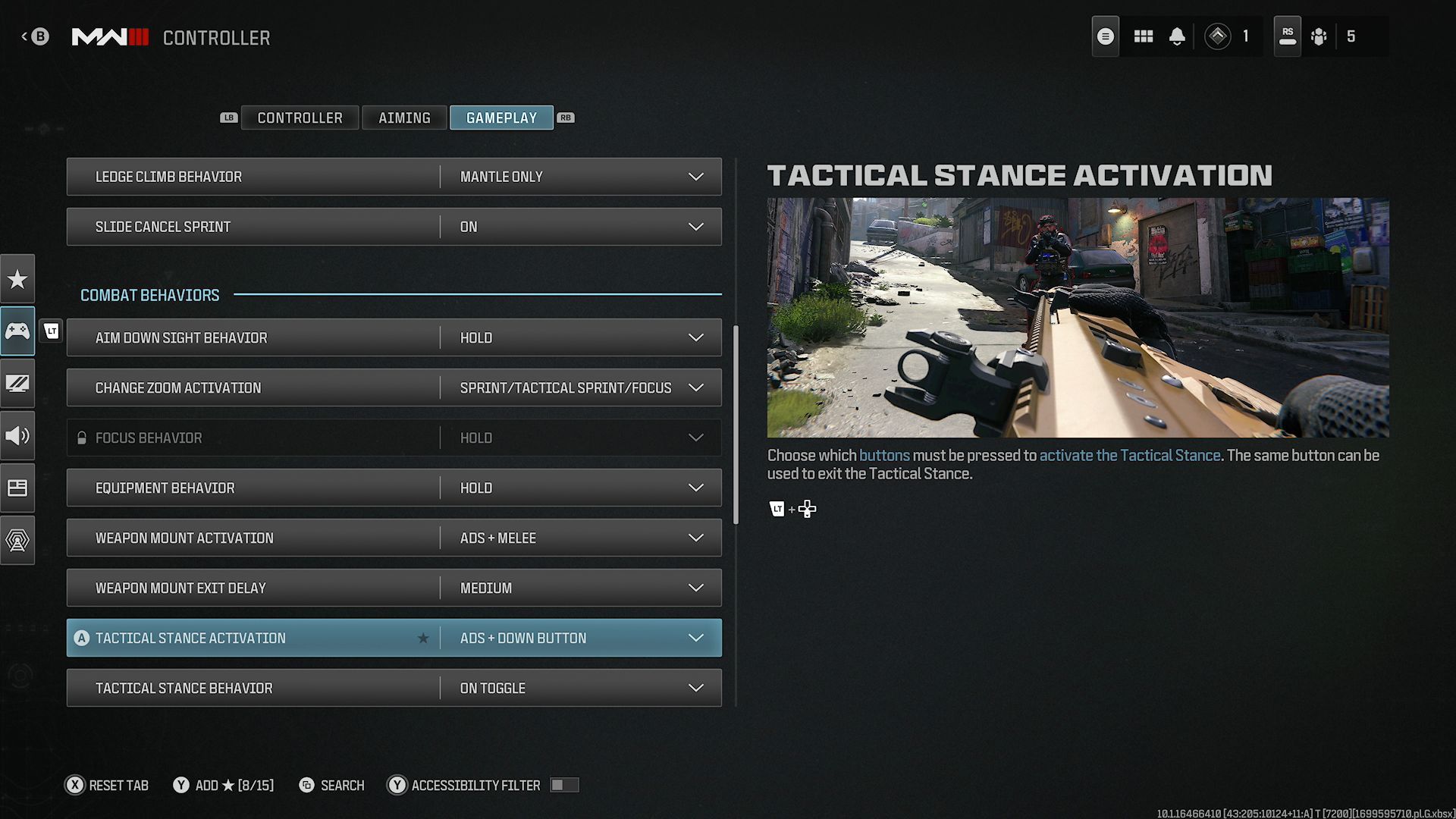Open the Interface settings category icon

pos(17,488)
